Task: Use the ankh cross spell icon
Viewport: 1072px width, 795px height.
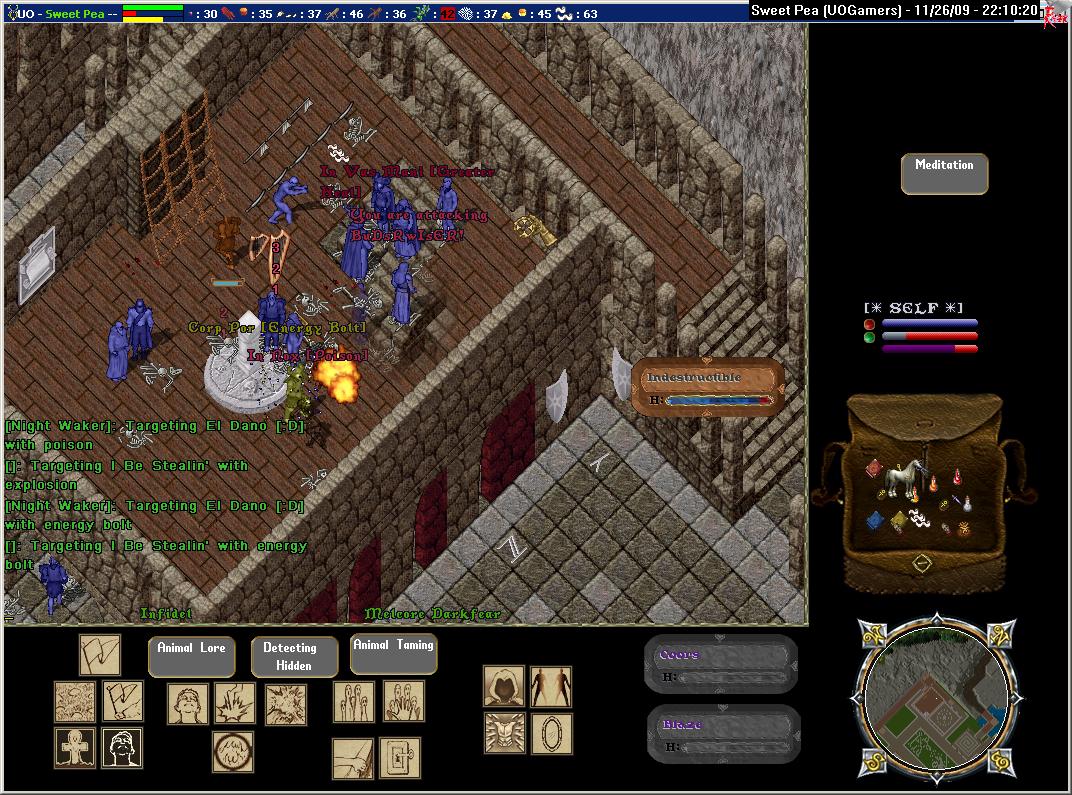Action: (75, 748)
